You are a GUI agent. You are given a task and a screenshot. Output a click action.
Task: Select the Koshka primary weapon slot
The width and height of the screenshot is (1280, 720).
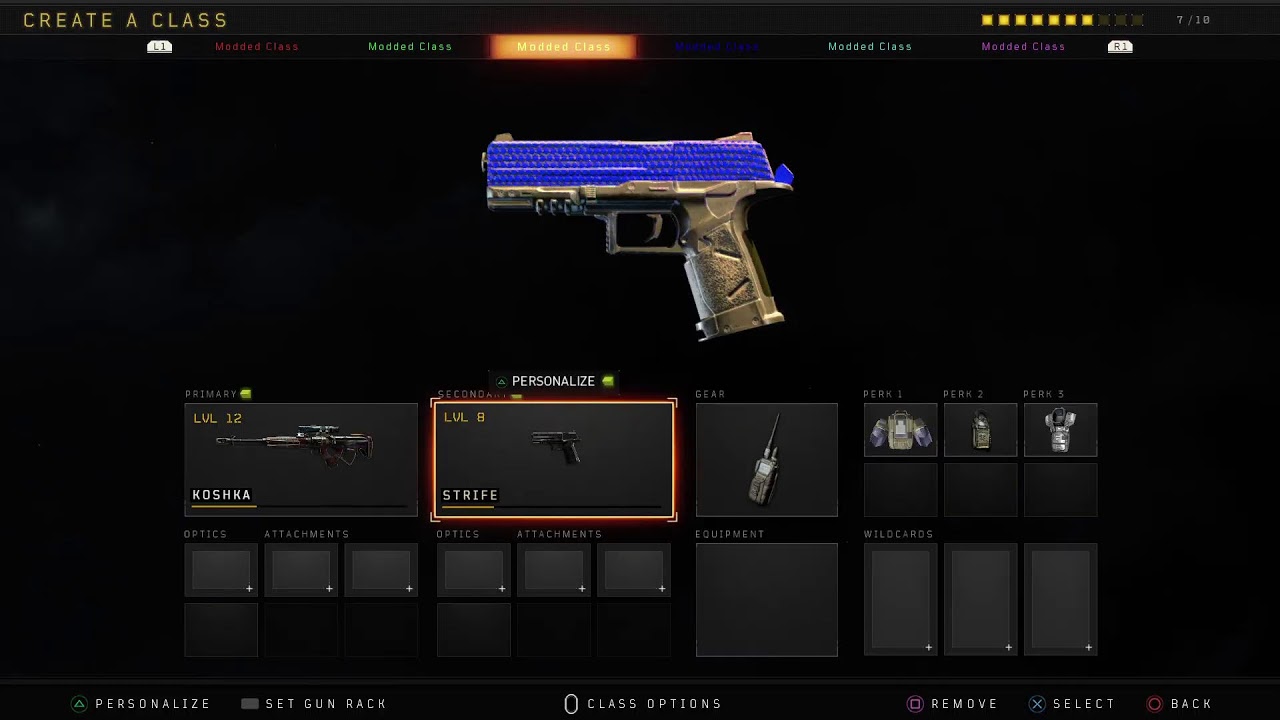(300, 459)
